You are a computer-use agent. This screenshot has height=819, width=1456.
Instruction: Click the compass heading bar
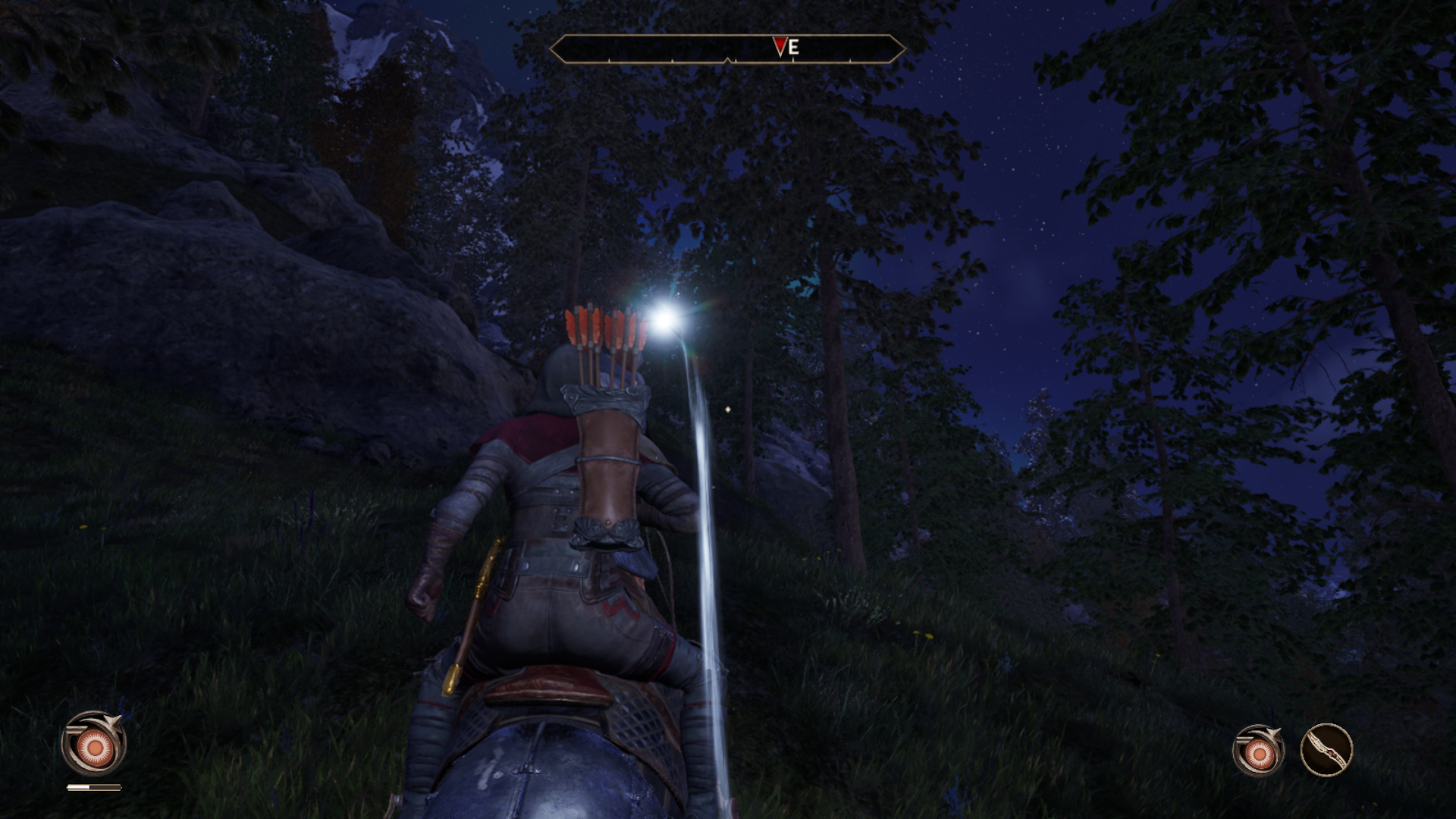(726, 49)
